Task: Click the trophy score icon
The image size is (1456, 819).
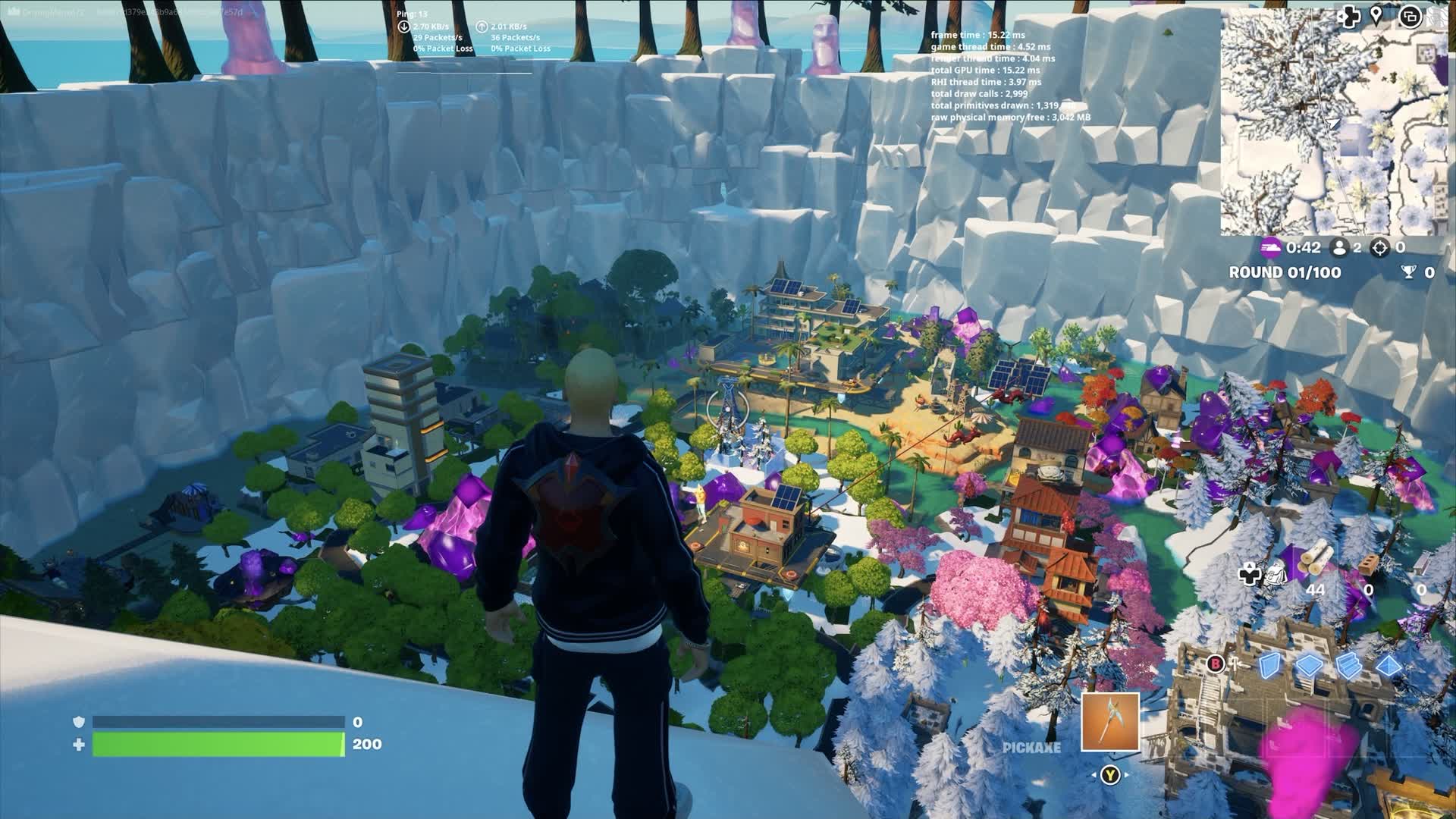Action: (x=1409, y=271)
